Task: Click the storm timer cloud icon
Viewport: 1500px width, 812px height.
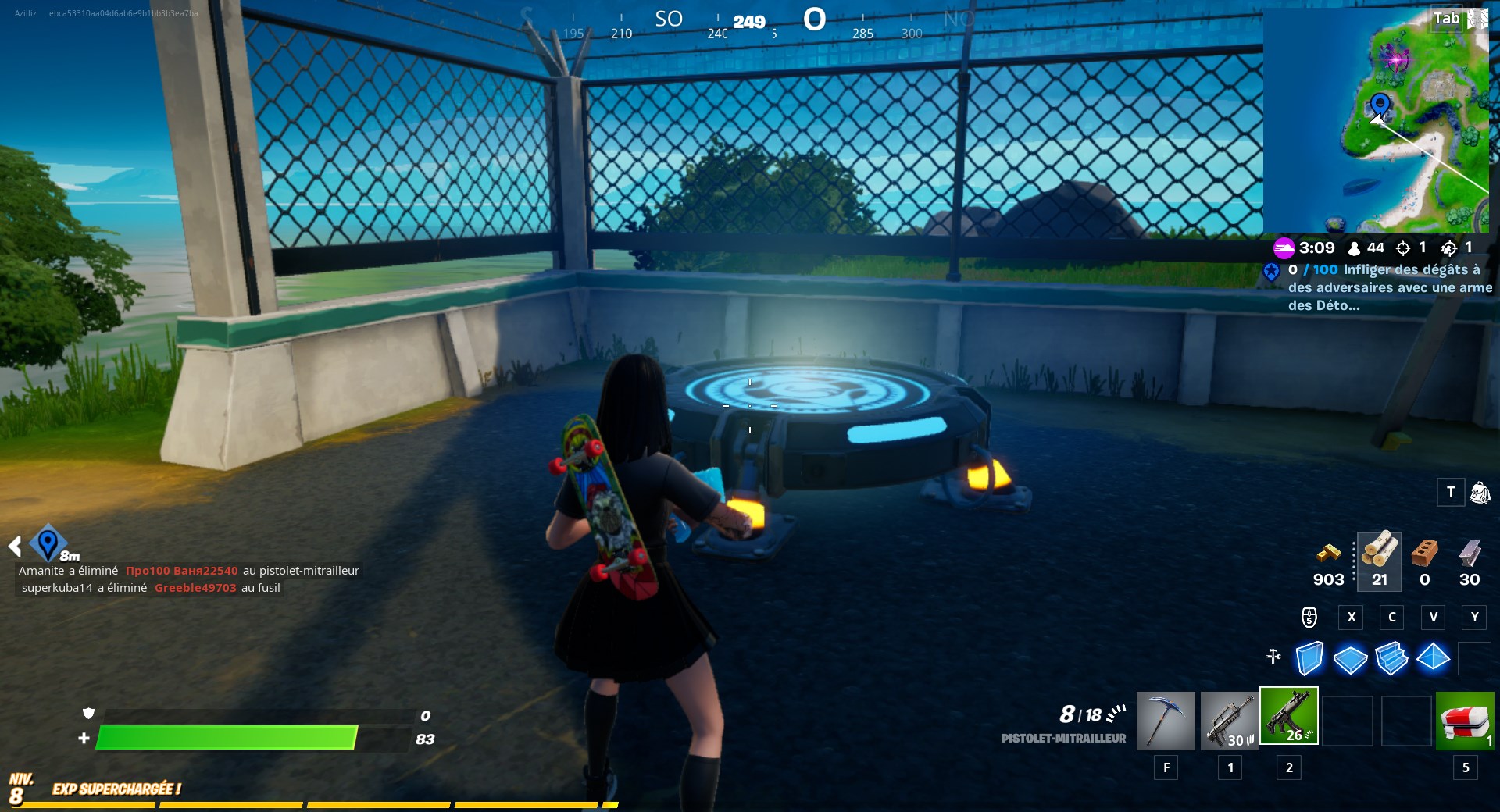Action: pos(1284,248)
